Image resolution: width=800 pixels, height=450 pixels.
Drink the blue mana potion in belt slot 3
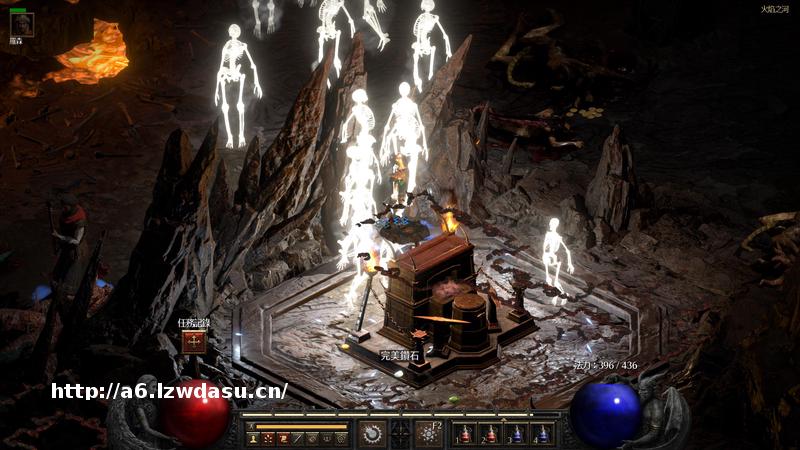pos(516,434)
